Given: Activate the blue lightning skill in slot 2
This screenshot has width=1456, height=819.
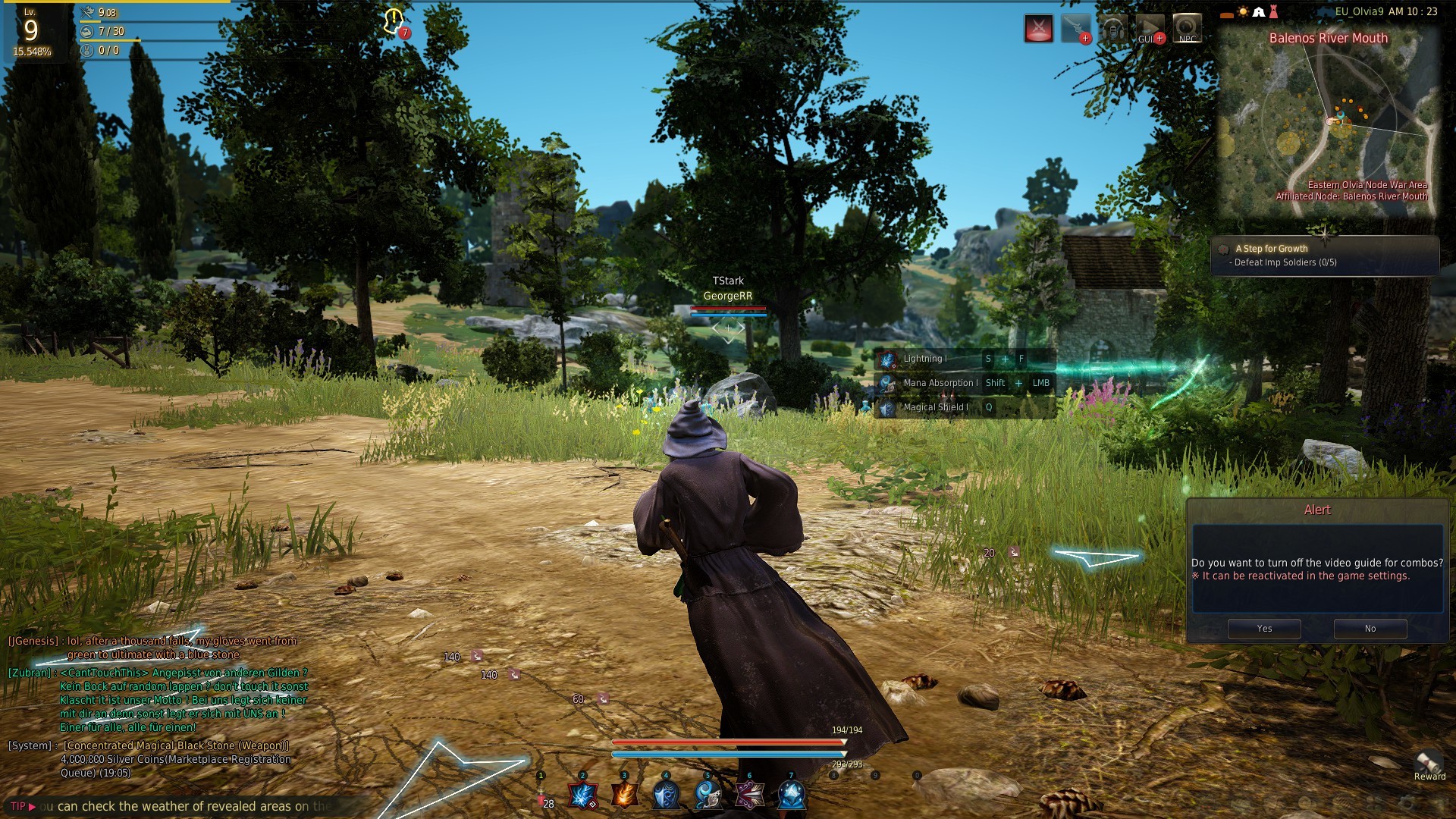Looking at the screenshot, I should [x=583, y=795].
